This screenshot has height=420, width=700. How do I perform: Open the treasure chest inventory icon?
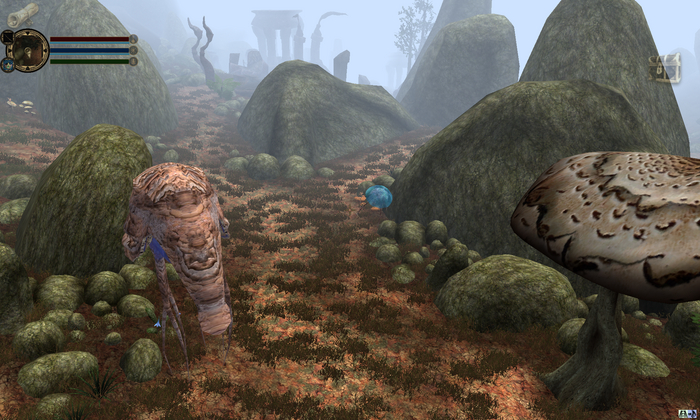coord(664,69)
